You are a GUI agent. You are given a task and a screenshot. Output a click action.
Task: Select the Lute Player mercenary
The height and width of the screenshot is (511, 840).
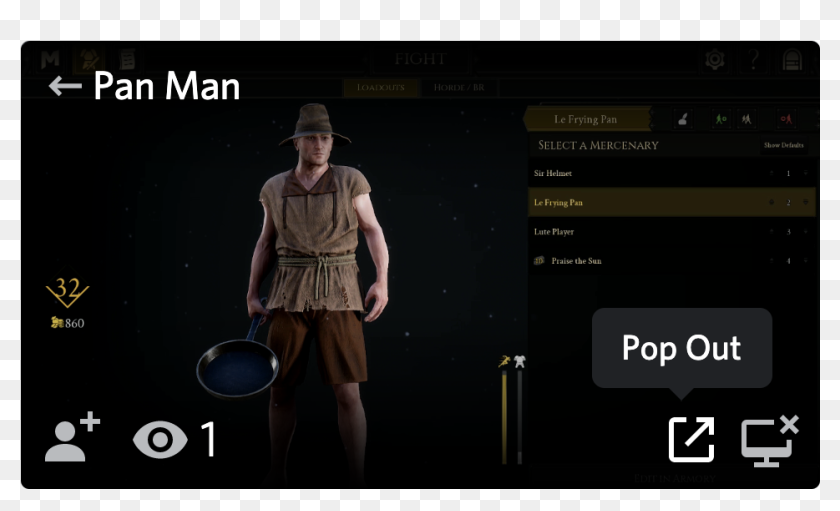(x=600, y=232)
